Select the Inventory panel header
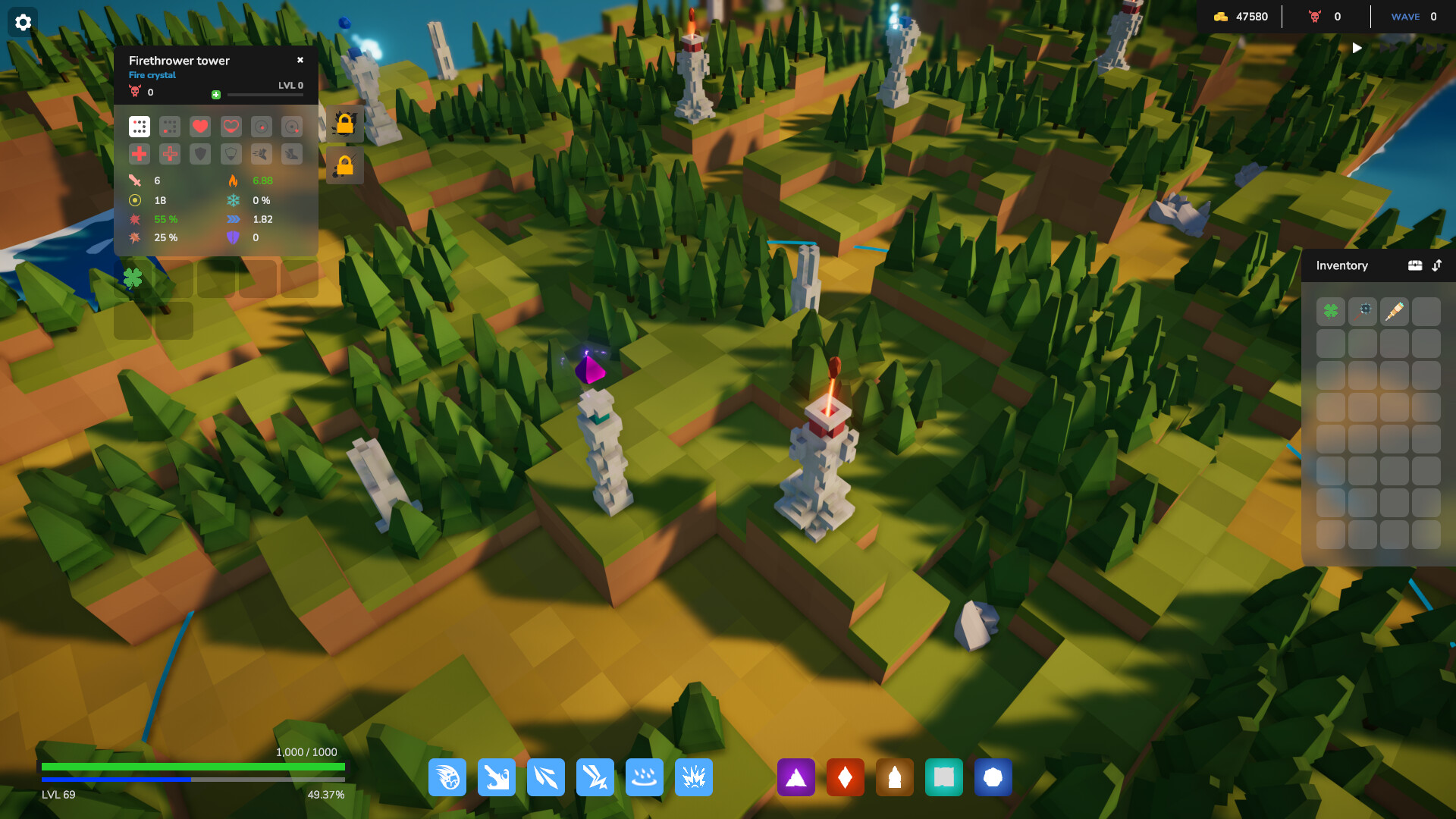The height and width of the screenshot is (819, 1456). tap(1342, 265)
